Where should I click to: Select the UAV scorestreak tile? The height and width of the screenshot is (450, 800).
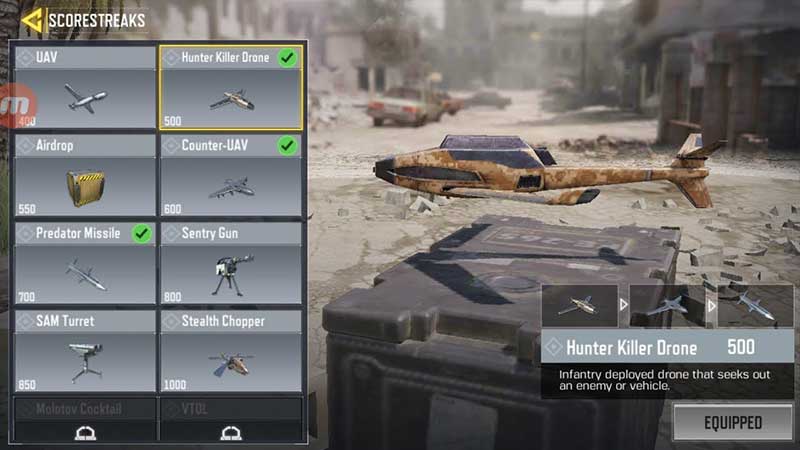[85, 86]
